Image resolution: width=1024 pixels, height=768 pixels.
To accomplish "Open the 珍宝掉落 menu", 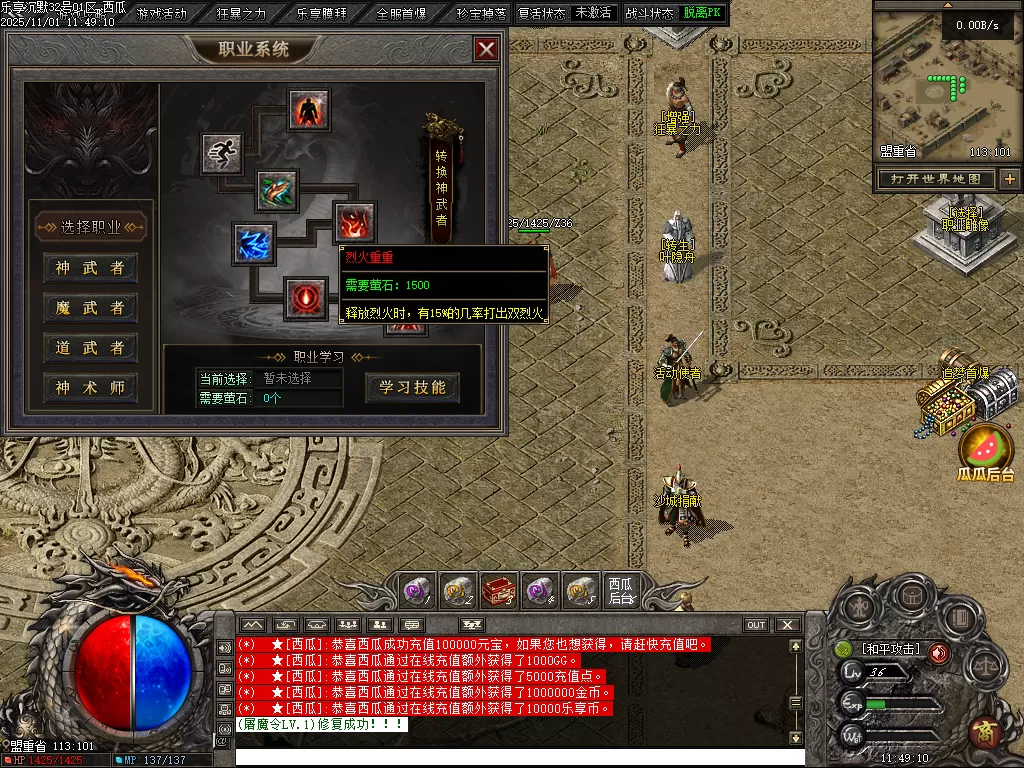I will (480, 14).
